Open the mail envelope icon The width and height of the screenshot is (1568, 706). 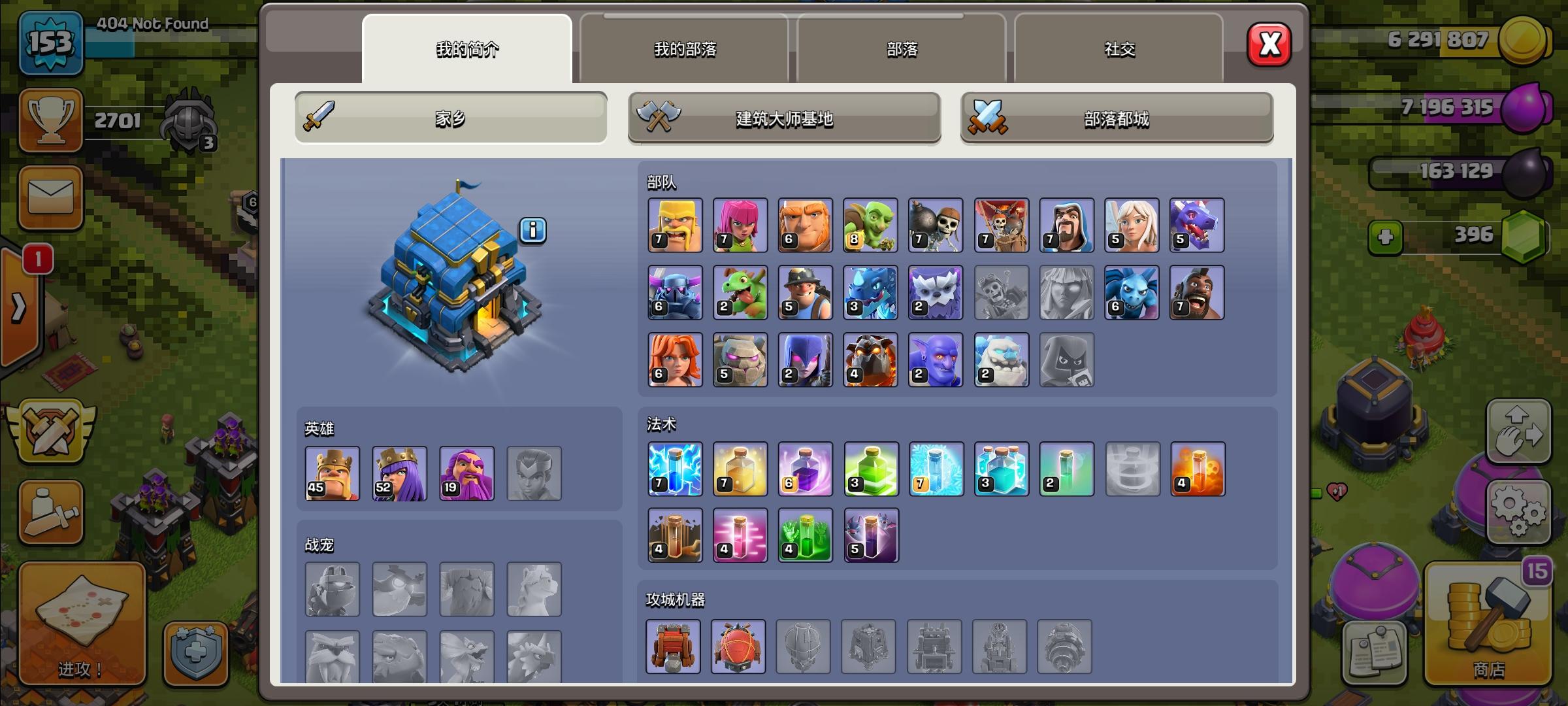50,198
